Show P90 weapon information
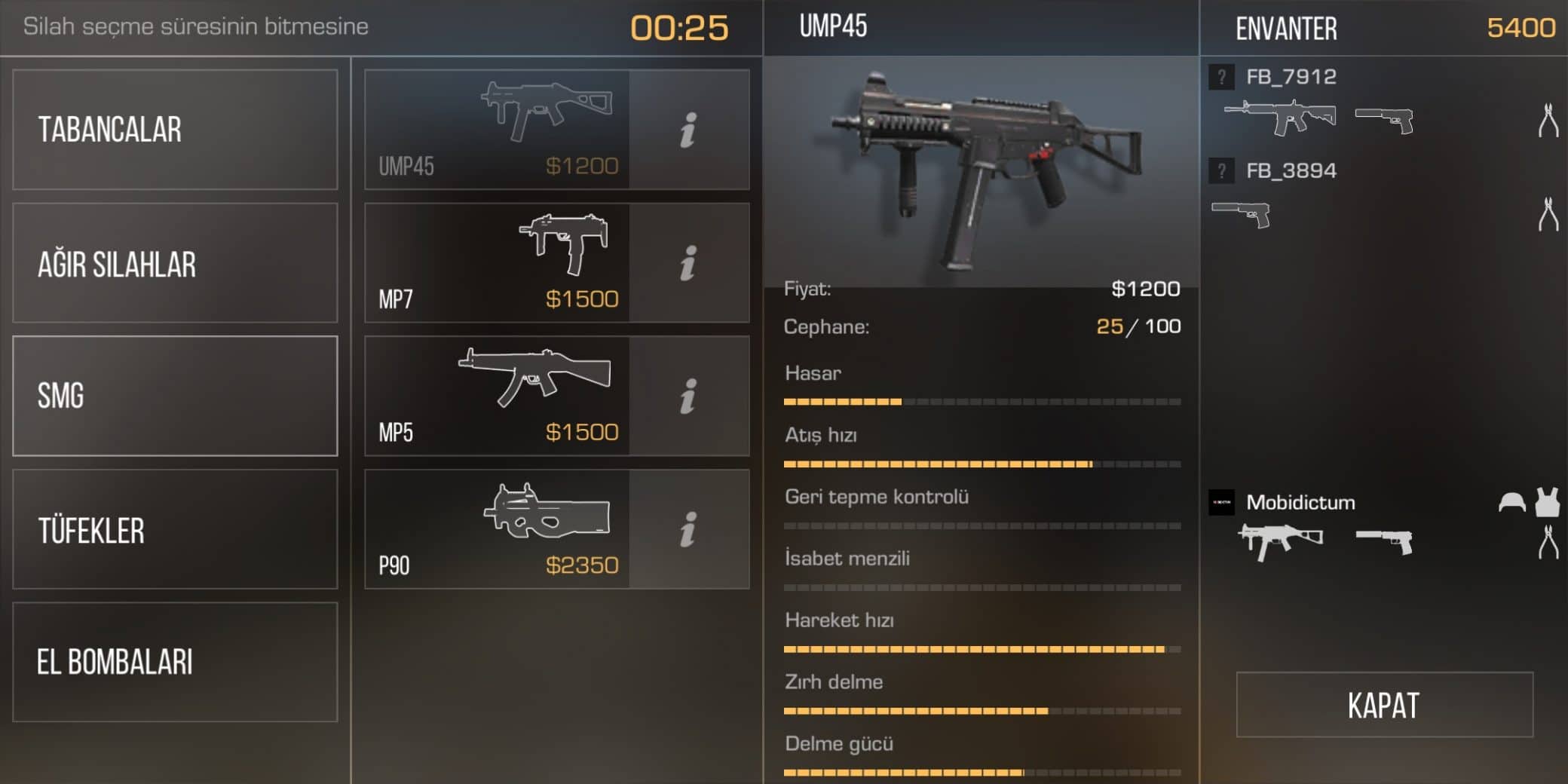This screenshot has height=784, width=1568. point(688,529)
